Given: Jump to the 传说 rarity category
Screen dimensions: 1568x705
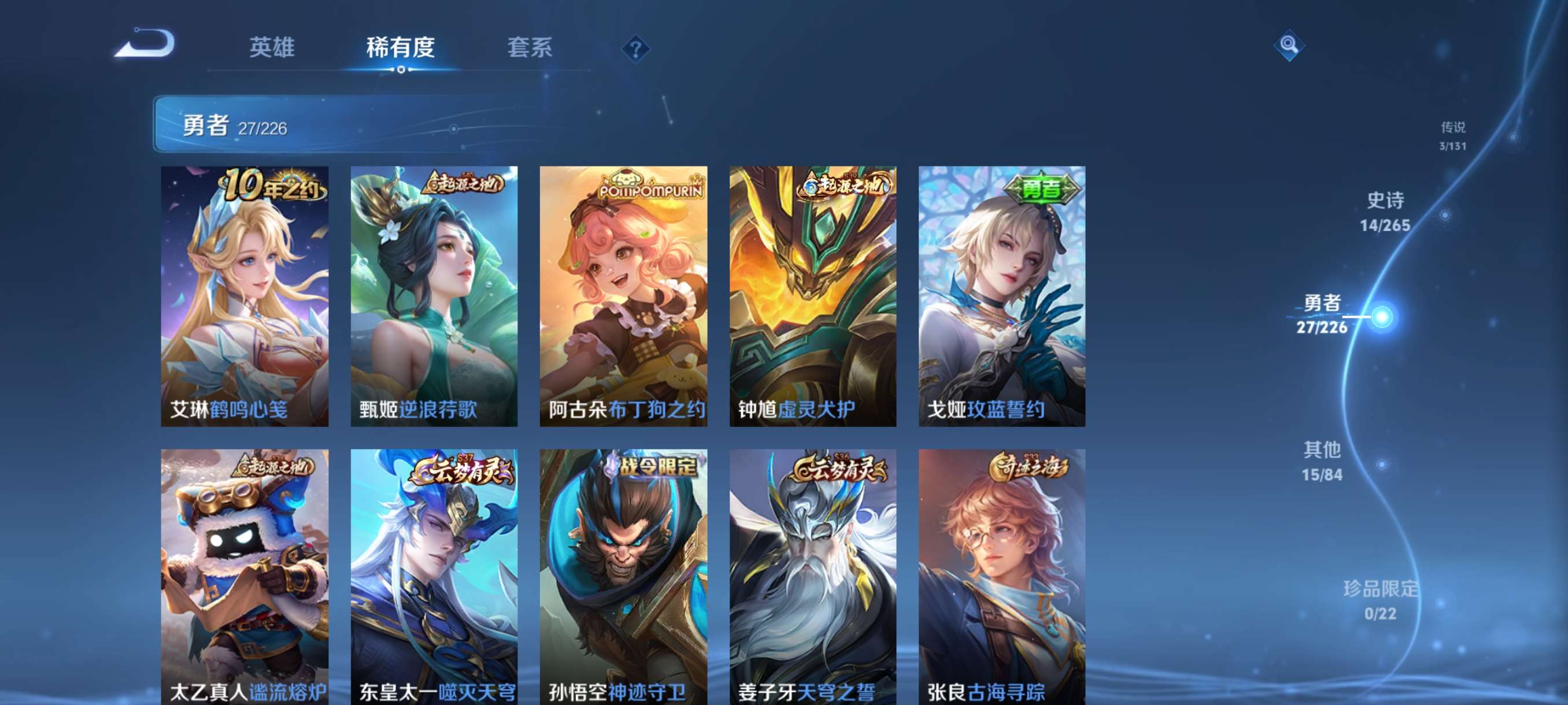Looking at the screenshot, I should pyautogui.click(x=1453, y=136).
